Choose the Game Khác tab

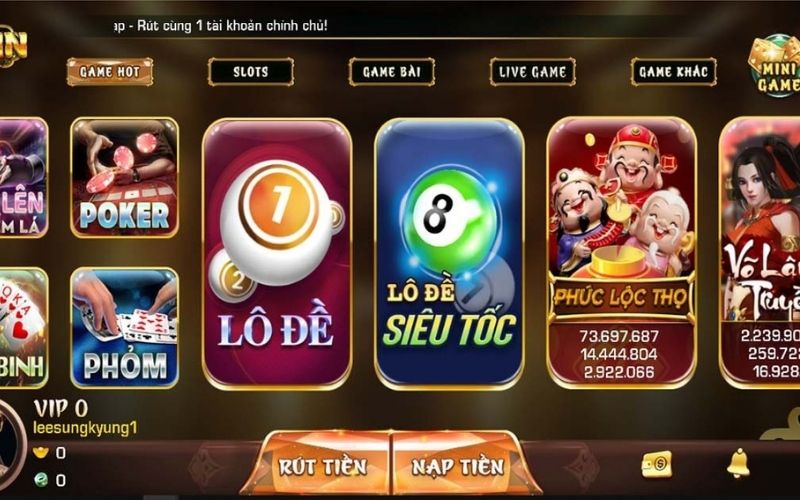pyautogui.click(x=673, y=72)
